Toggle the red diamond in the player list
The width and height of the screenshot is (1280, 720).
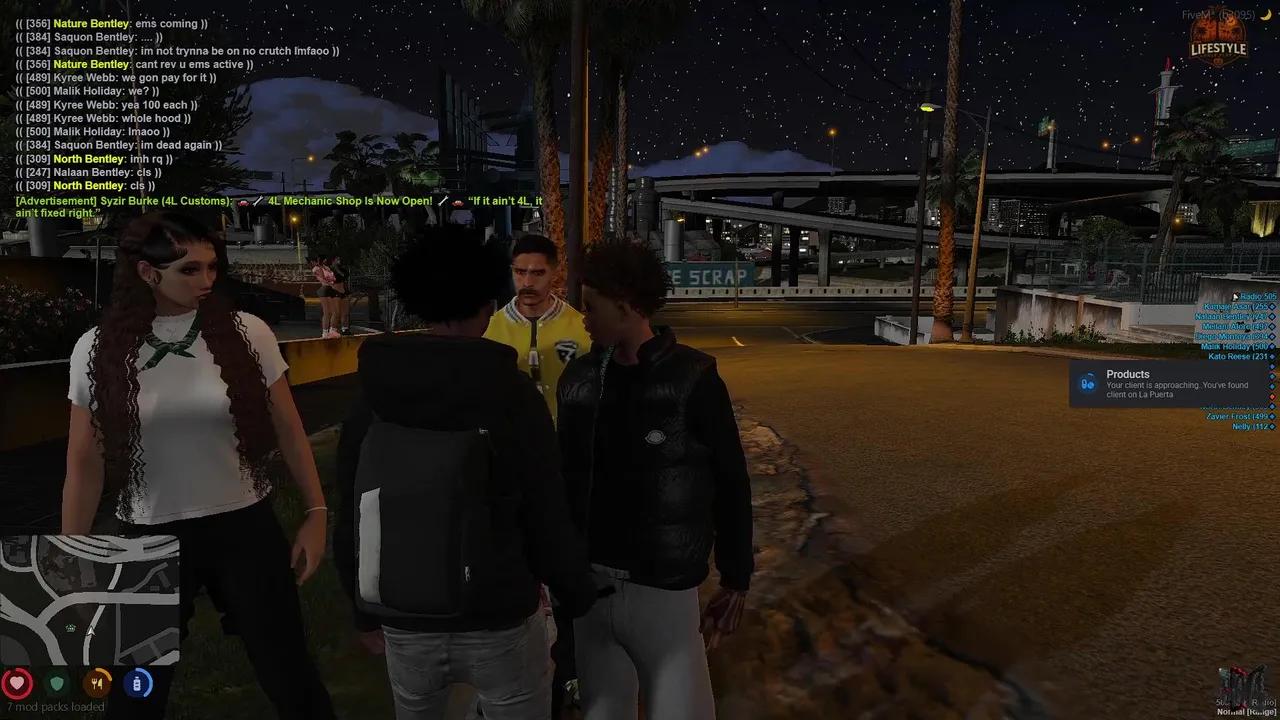(1272, 396)
